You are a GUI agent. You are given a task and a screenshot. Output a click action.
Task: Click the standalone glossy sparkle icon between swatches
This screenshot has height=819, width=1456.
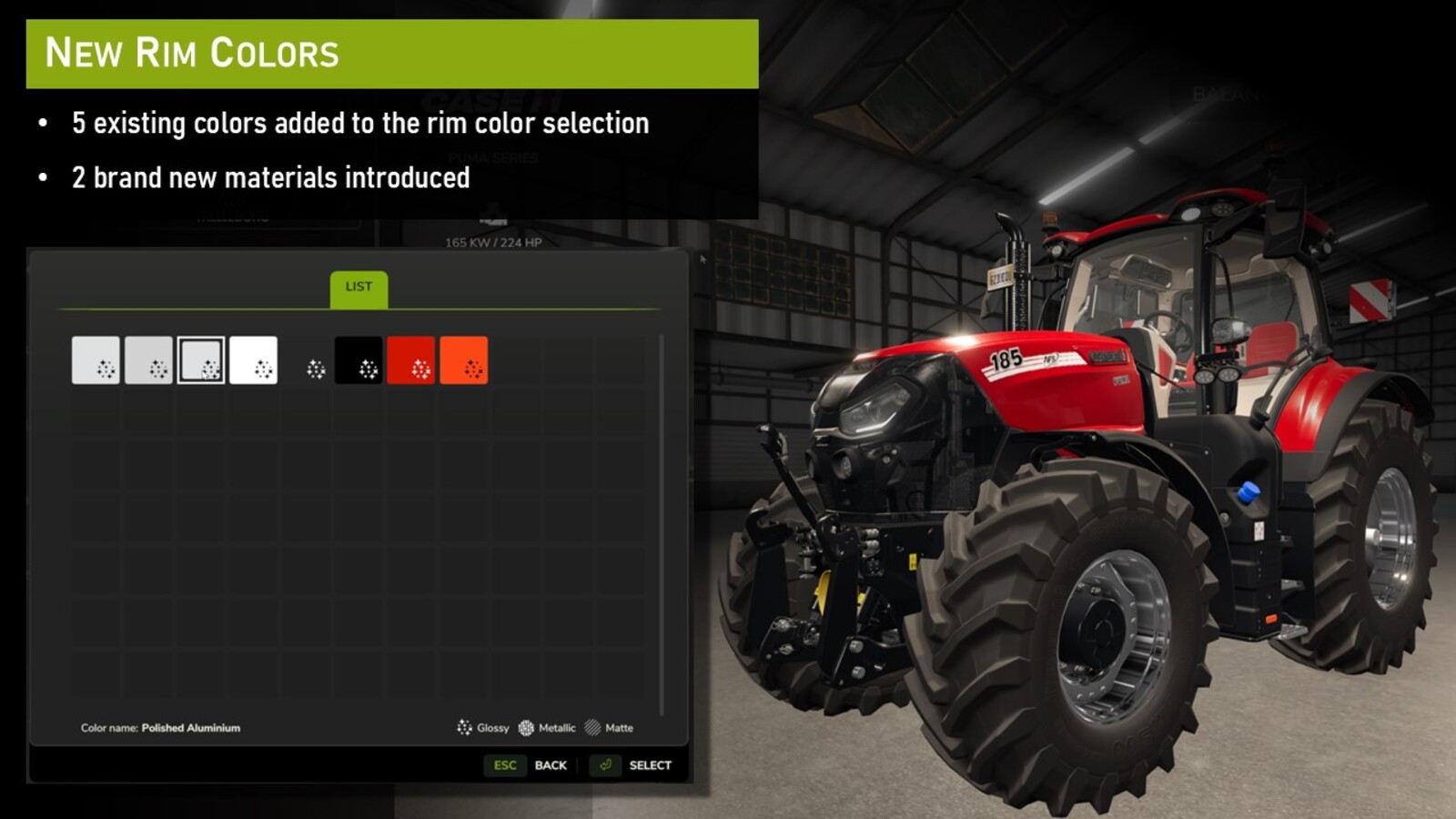pos(318,369)
